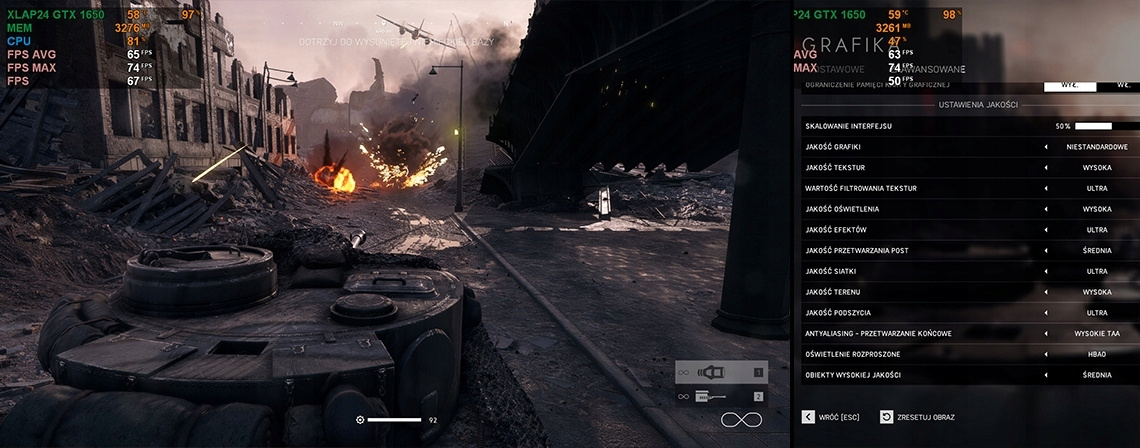Image resolution: width=1140 pixels, height=448 pixels.
Task: Change the Obiekty Wysokiej Jakości setting
Action: point(1096,375)
